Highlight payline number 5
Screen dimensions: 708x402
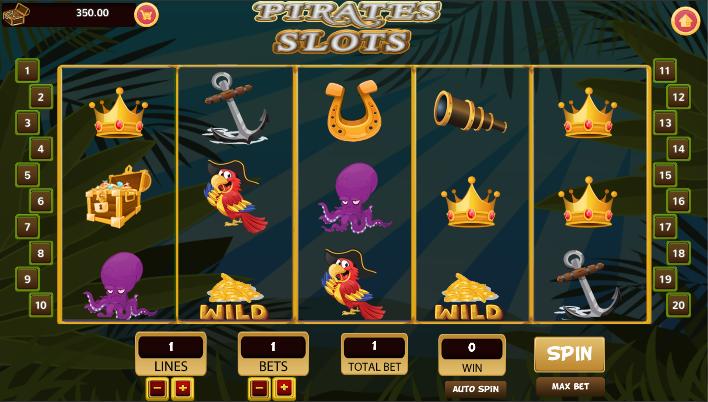click(x=27, y=175)
